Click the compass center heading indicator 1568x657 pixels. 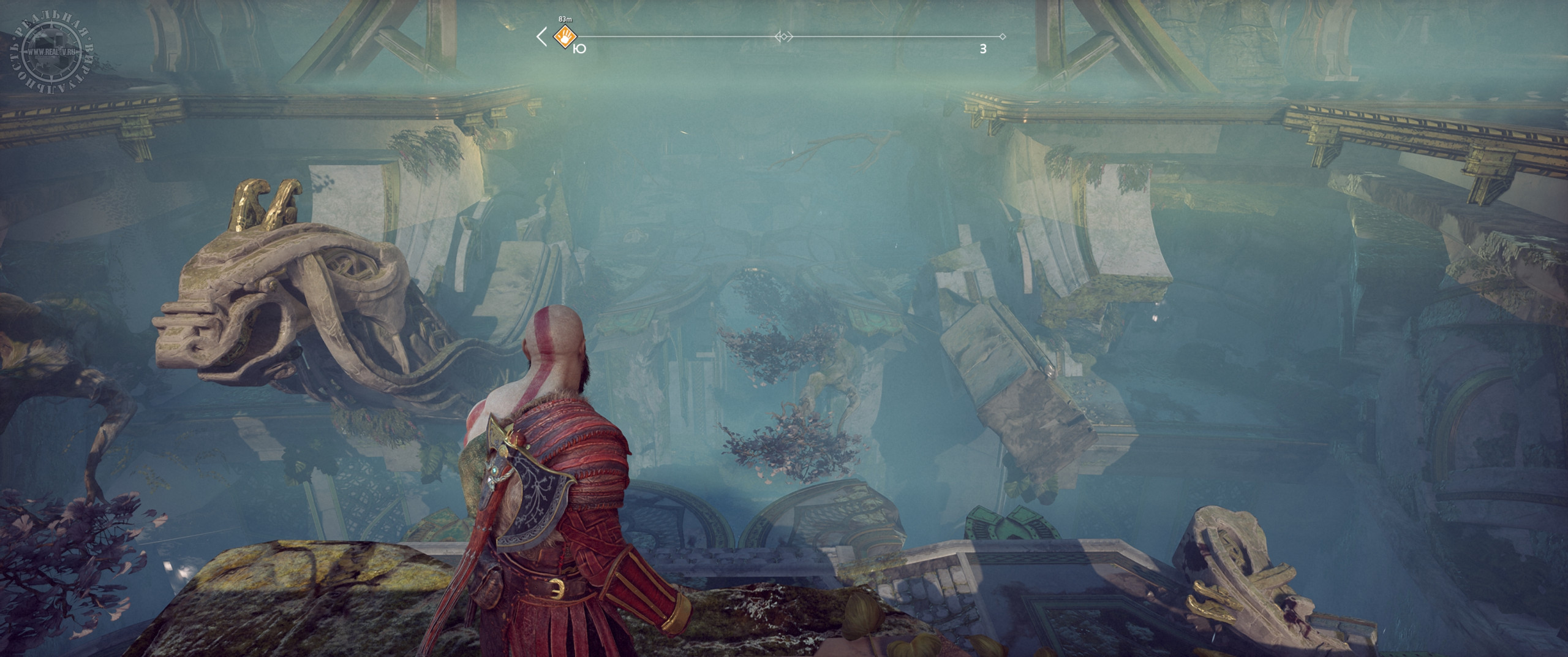click(x=783, y=37)
